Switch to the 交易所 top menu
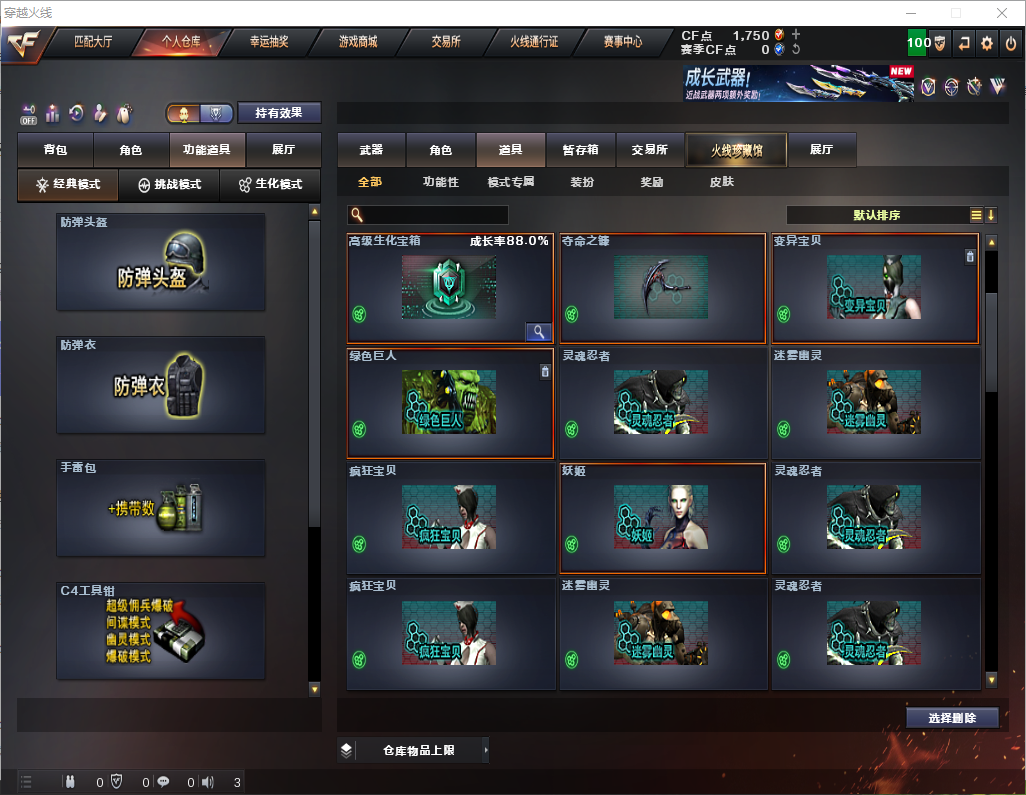Screen dimensions: 1026x795 click(x=446, y=42)
